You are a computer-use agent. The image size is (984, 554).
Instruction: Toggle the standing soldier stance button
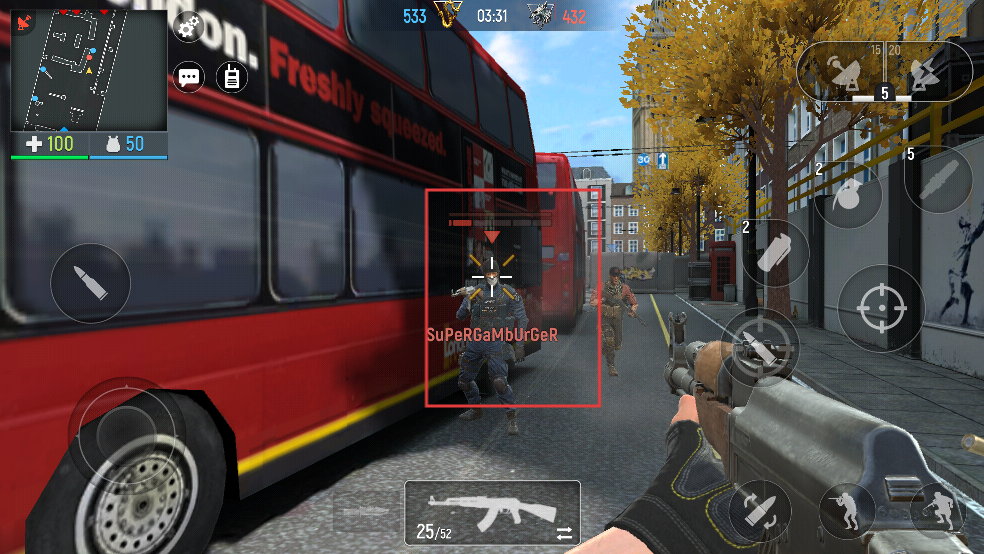point(845,510)
